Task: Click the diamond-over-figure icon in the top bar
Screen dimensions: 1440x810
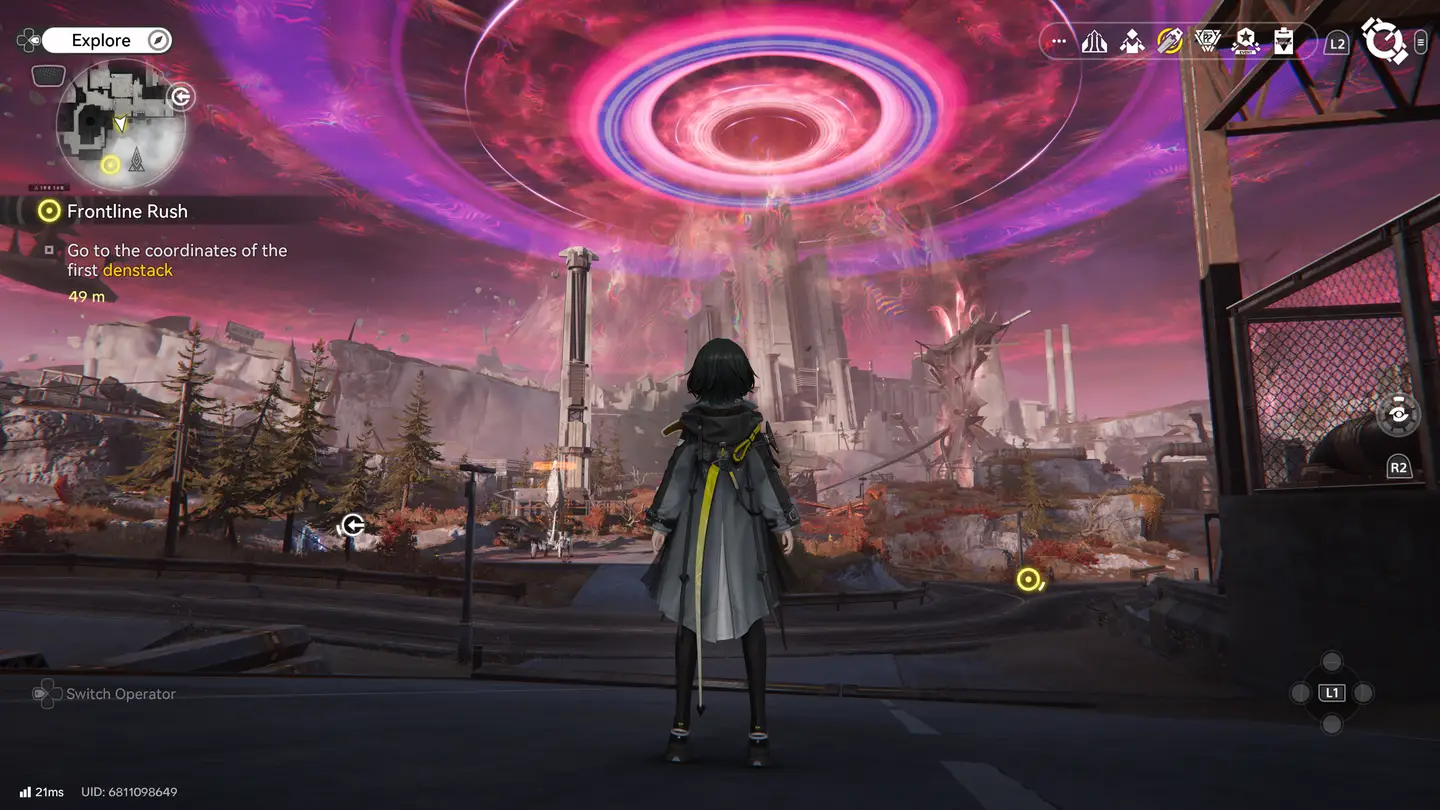Action: 1132,42
